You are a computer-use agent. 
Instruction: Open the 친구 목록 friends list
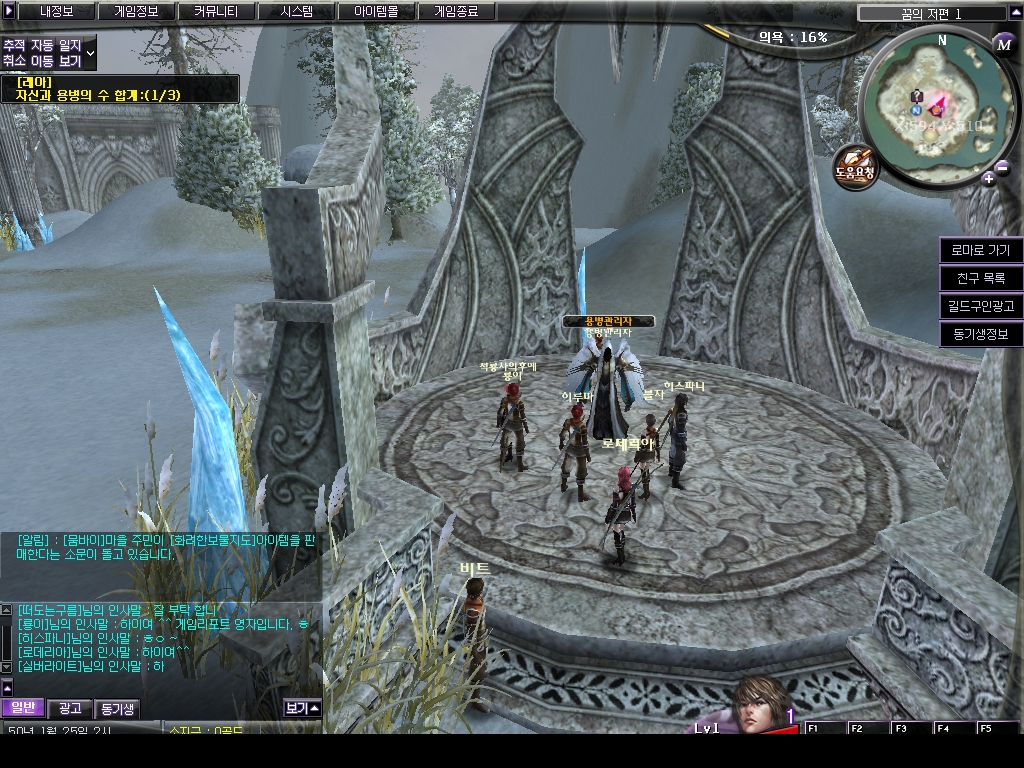click(980, 278)
